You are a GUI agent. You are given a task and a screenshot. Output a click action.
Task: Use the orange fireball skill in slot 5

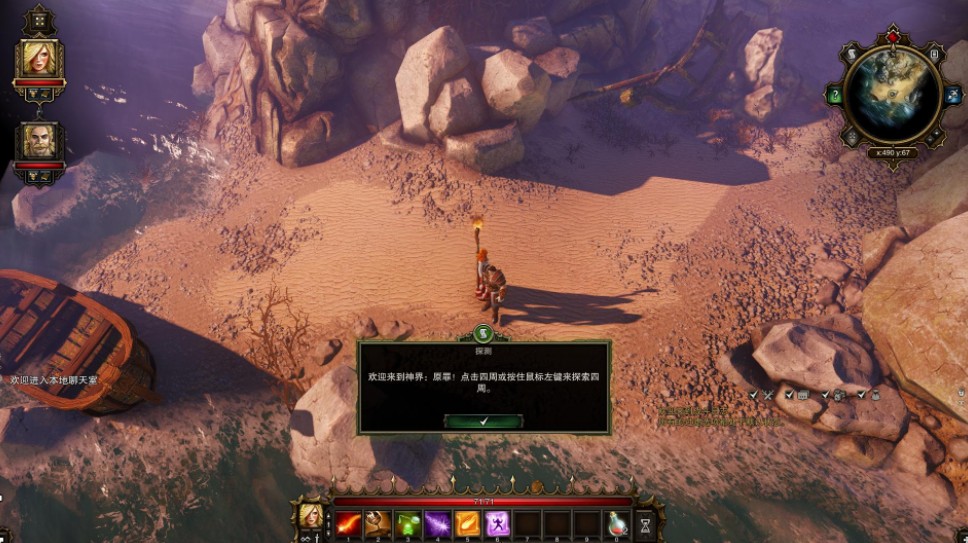click(x=468, y=523)
